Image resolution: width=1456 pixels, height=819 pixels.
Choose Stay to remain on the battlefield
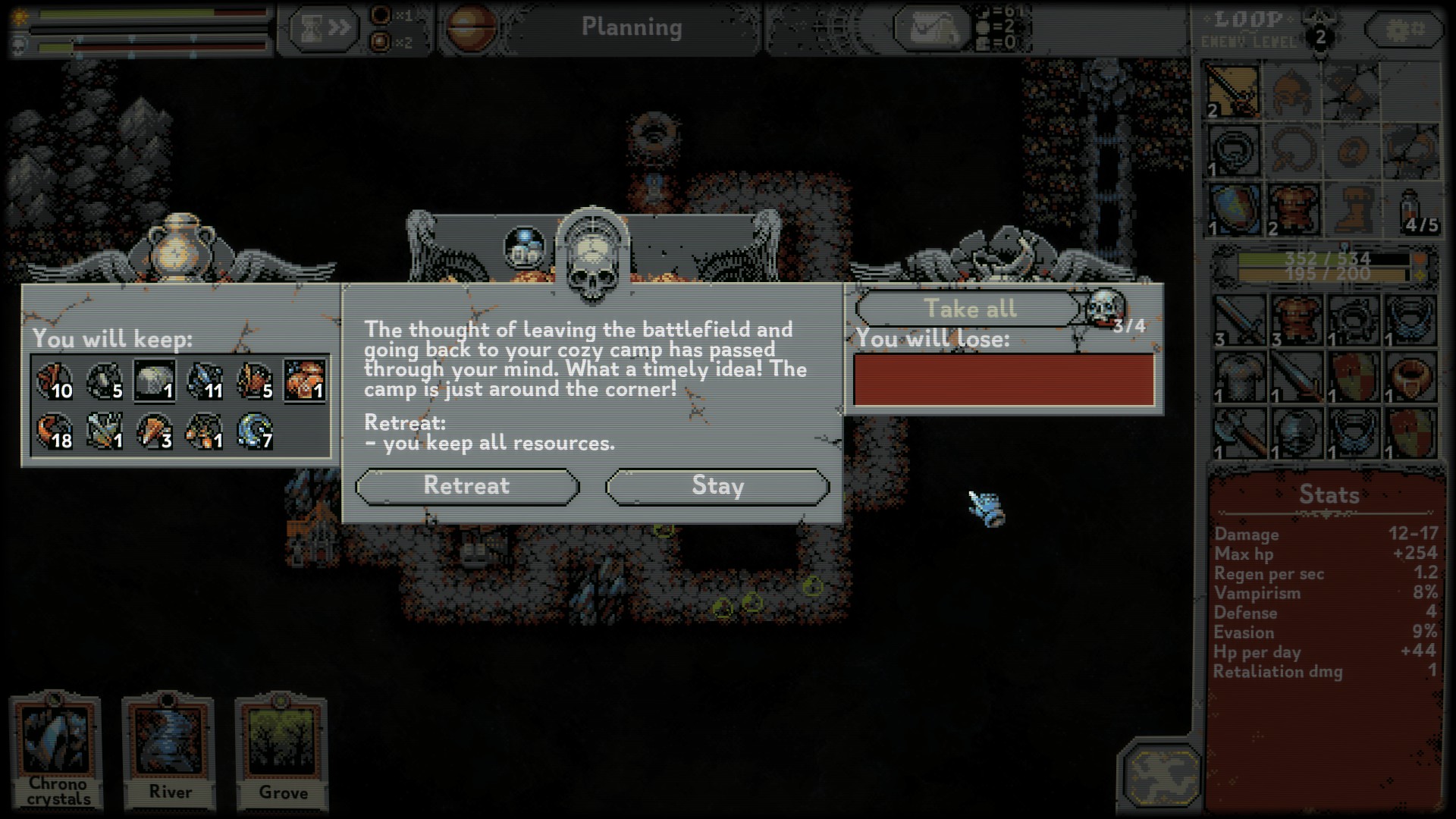(x=717, y=486)
